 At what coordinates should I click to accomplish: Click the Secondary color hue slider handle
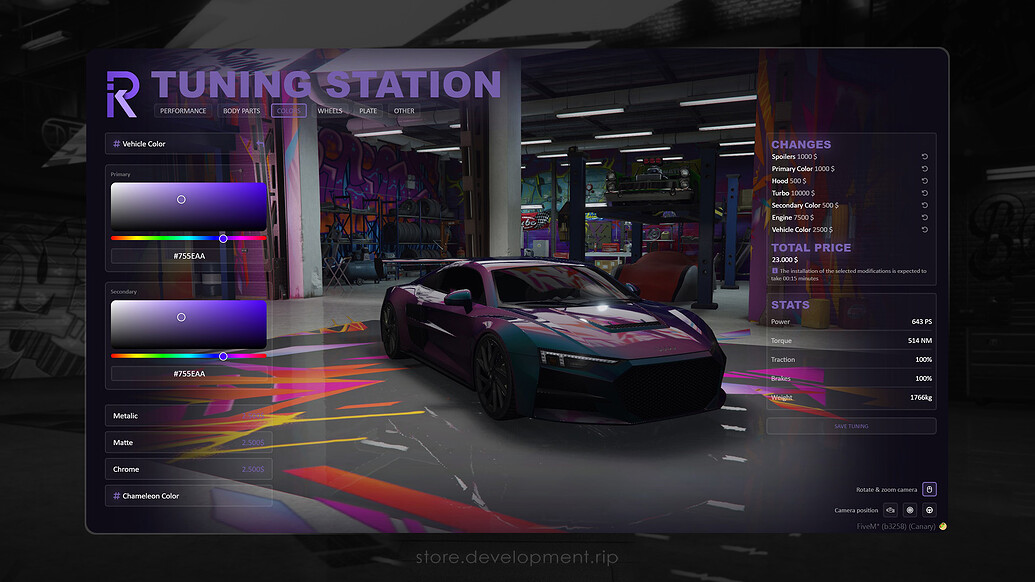223,356
